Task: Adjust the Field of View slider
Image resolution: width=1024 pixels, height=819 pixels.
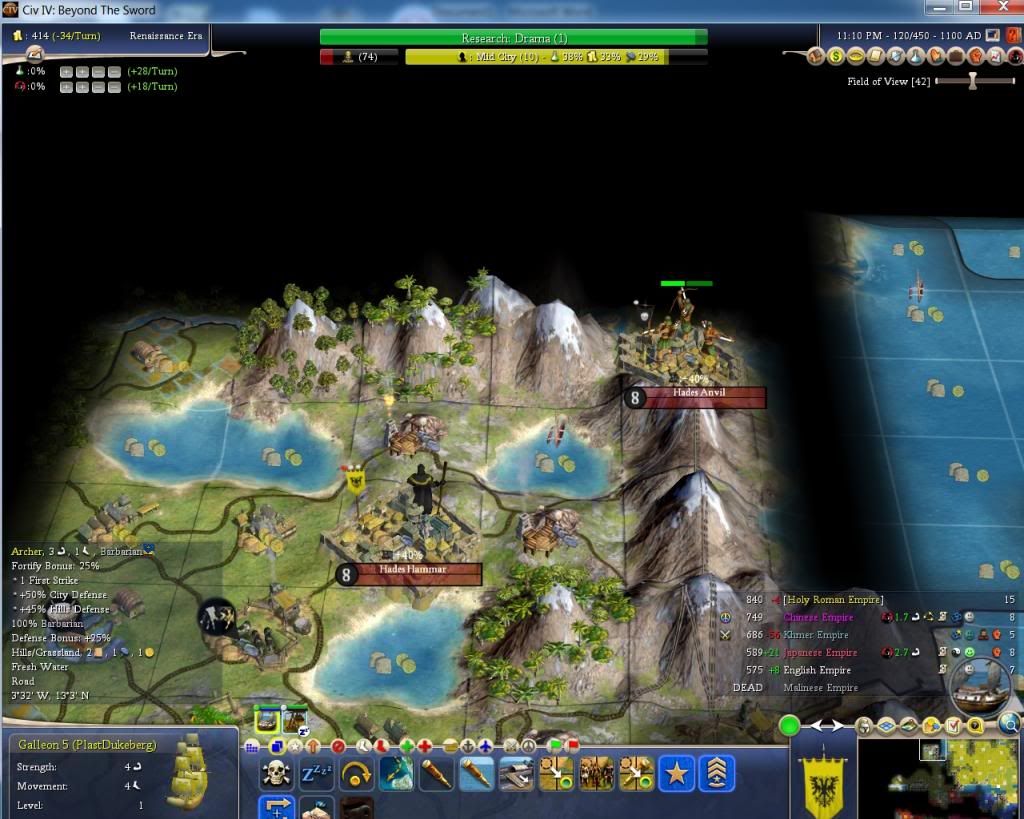Action: pyautogui.click(x=972, y=81)
